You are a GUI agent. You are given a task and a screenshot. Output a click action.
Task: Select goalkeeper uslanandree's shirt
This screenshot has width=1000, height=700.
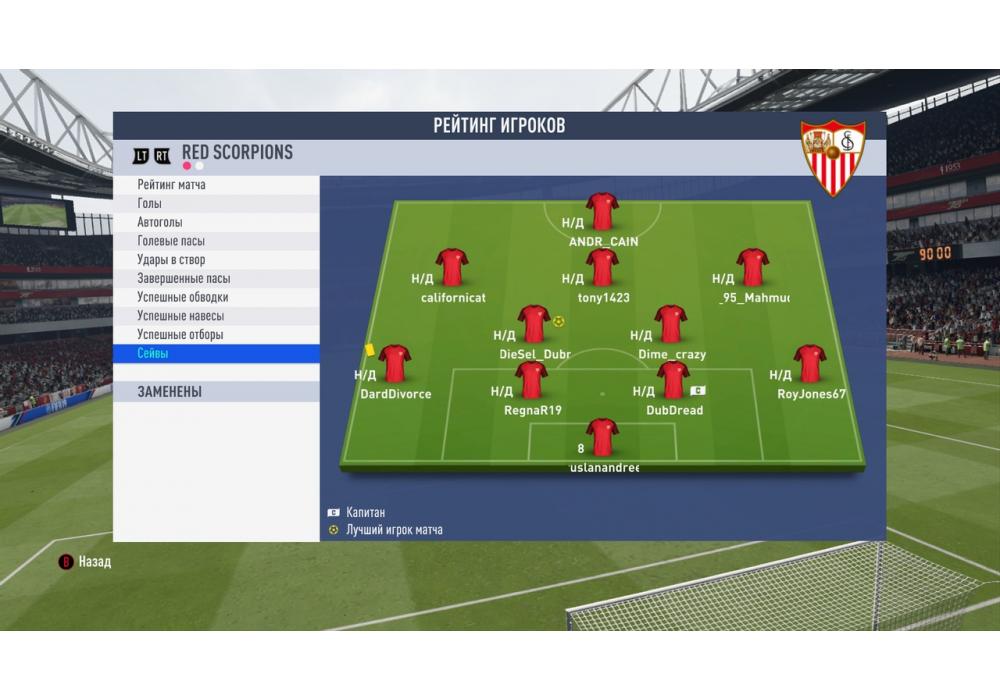pyautogui.click(x=602, y=437)
